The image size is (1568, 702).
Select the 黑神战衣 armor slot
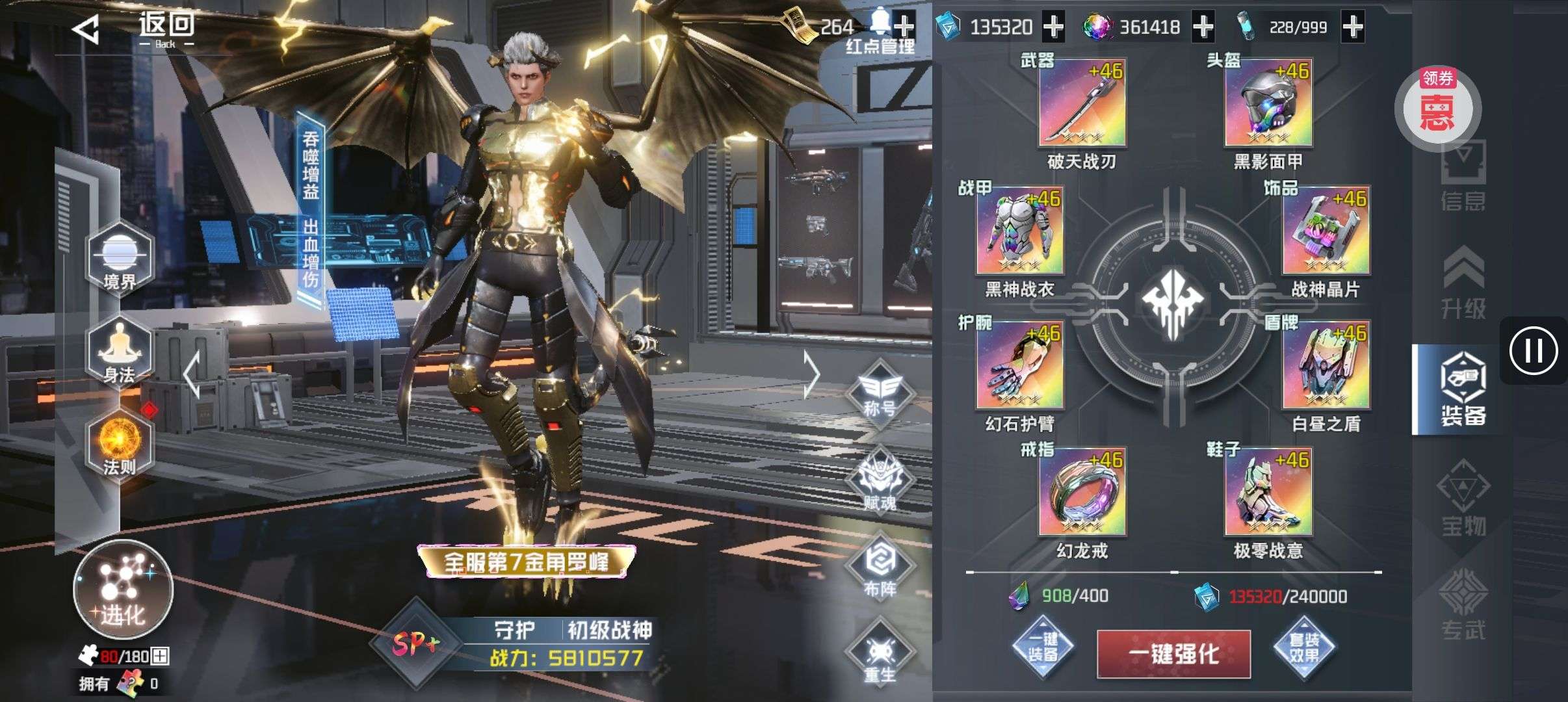pos(1019,231)
